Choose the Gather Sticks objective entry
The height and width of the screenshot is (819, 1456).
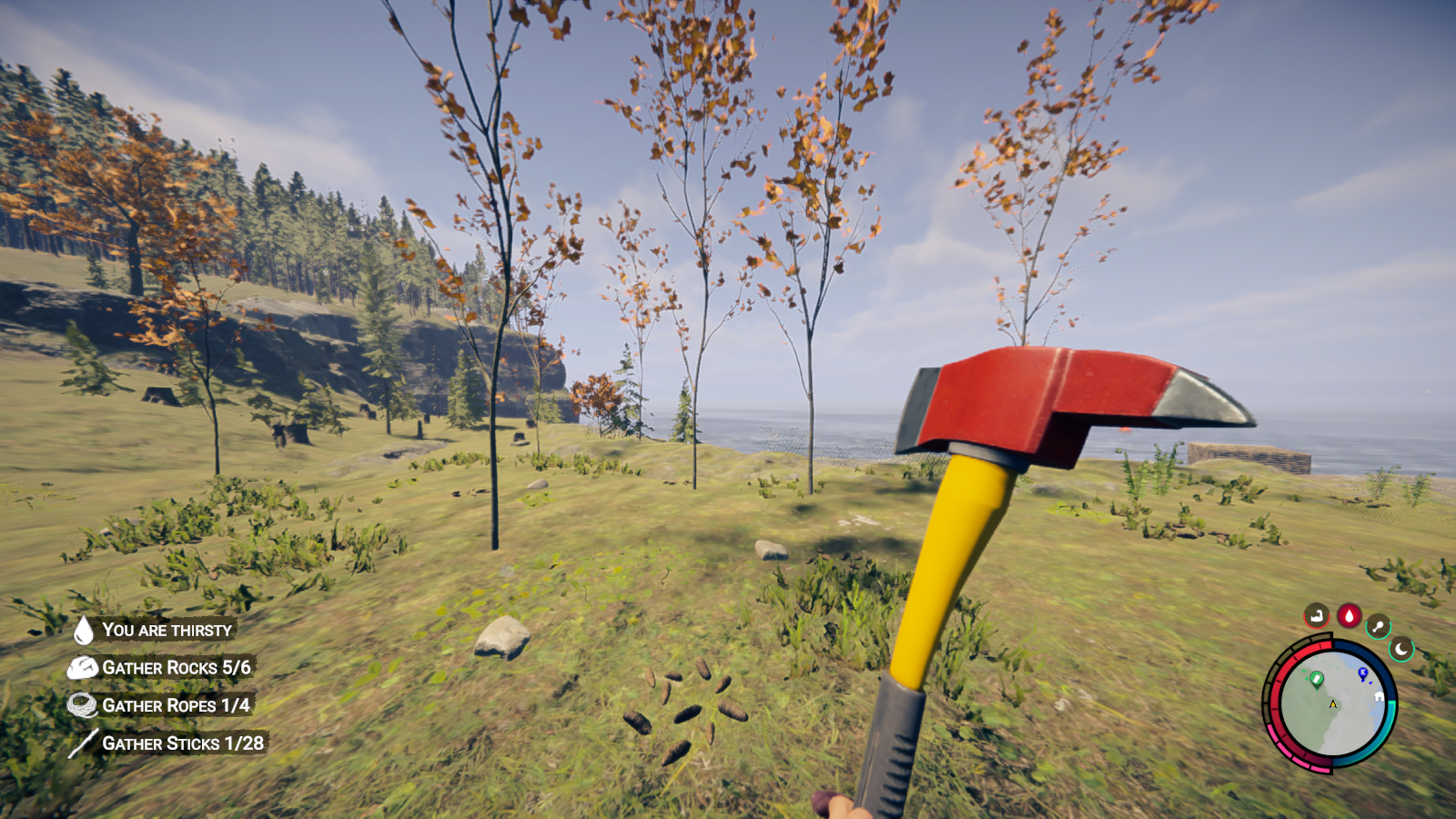[182, 743]
